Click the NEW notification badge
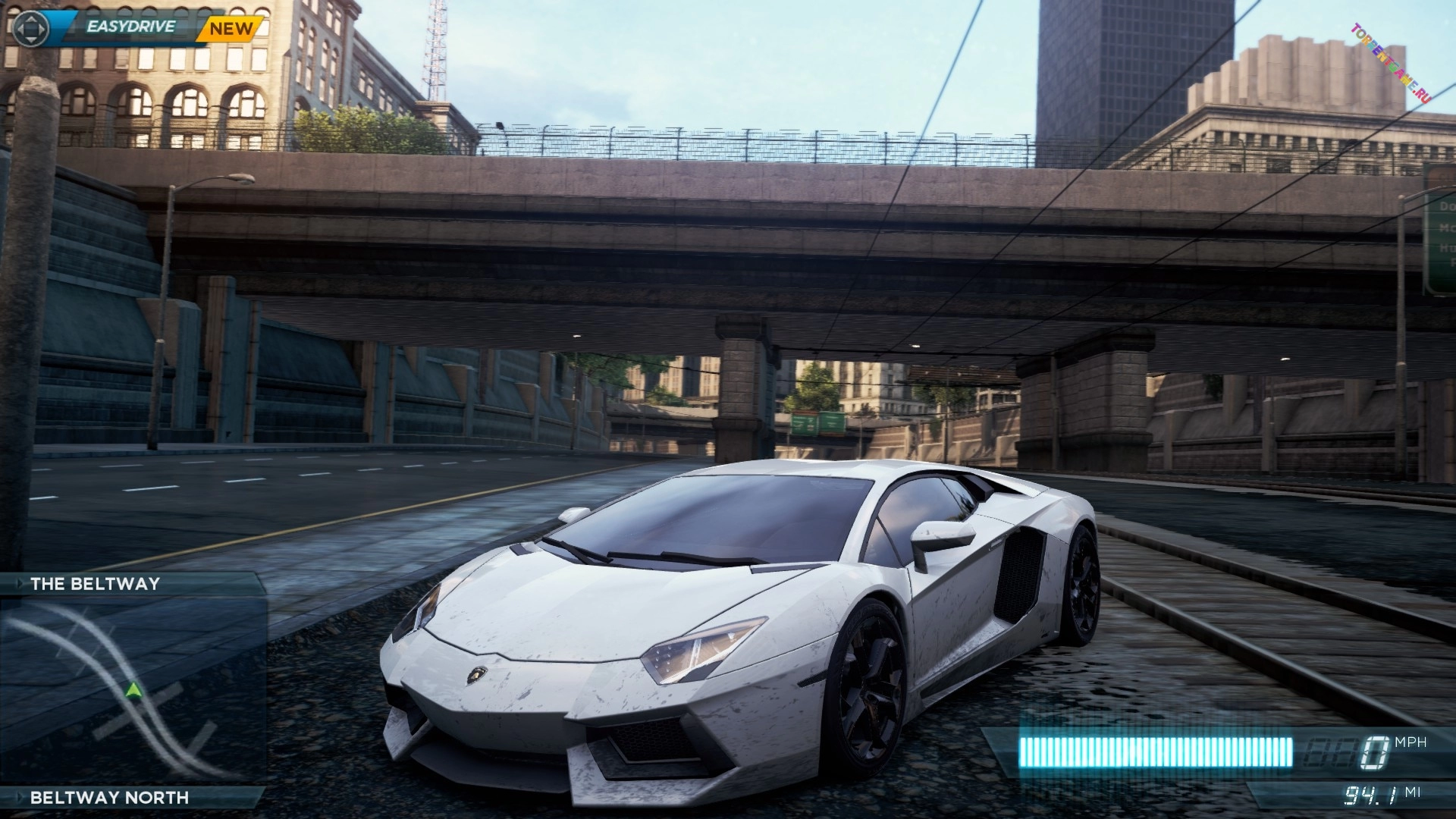1456x819 pixels. 231,29
